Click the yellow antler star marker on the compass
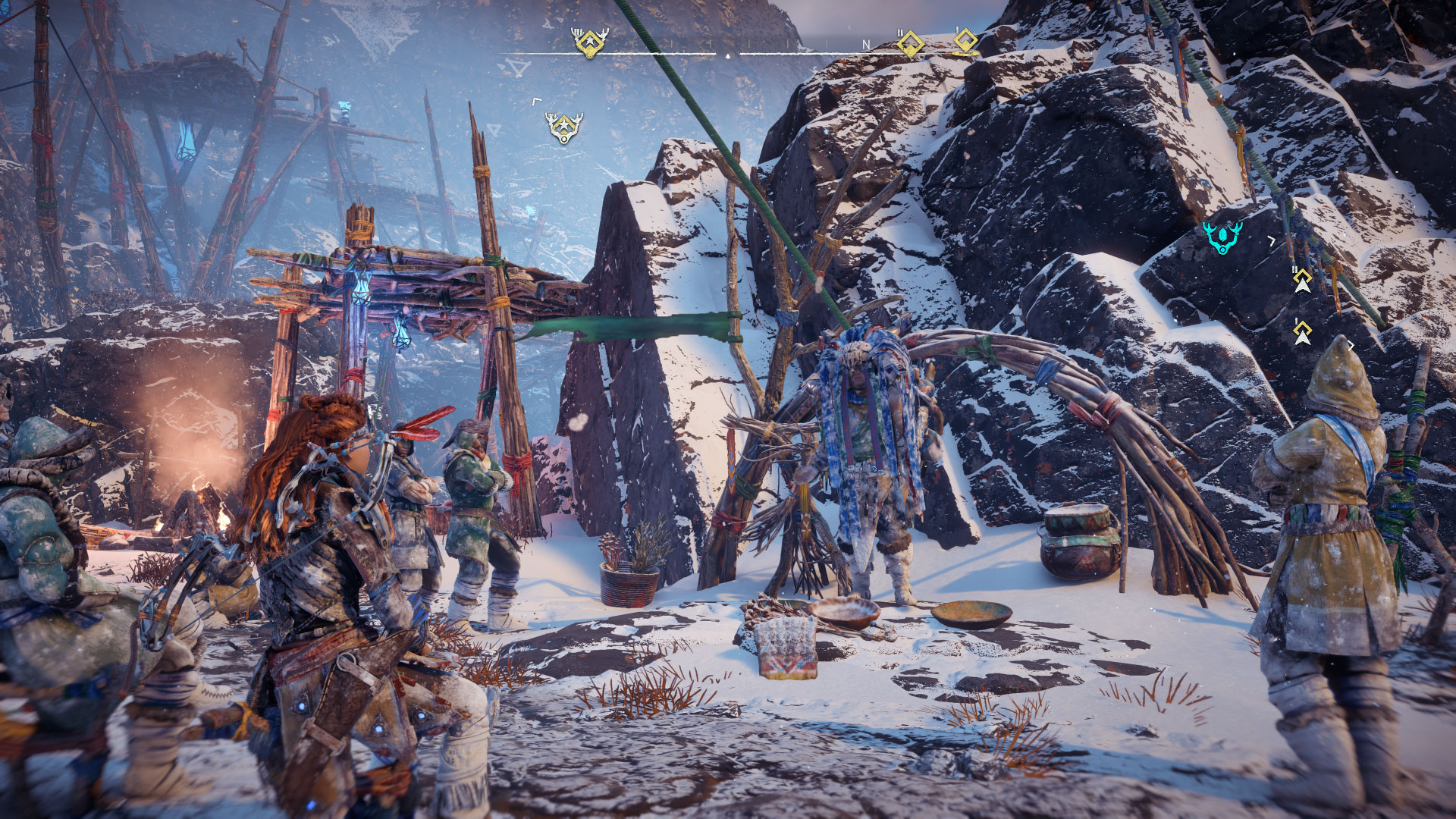This screenshot has height=819, width=1456. [590, 42]
